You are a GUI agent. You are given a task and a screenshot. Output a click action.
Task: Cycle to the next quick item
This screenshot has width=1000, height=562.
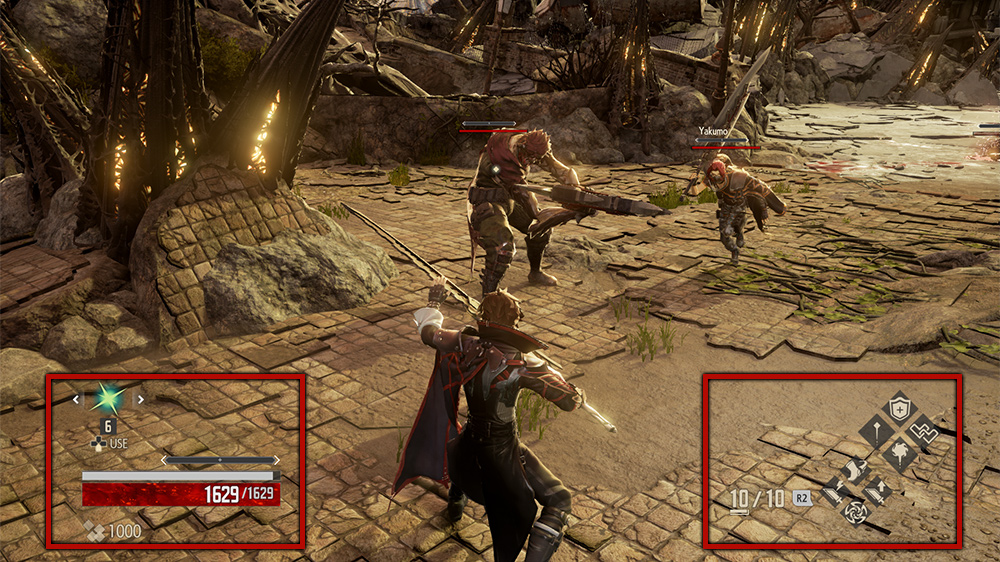click(140, 399)
